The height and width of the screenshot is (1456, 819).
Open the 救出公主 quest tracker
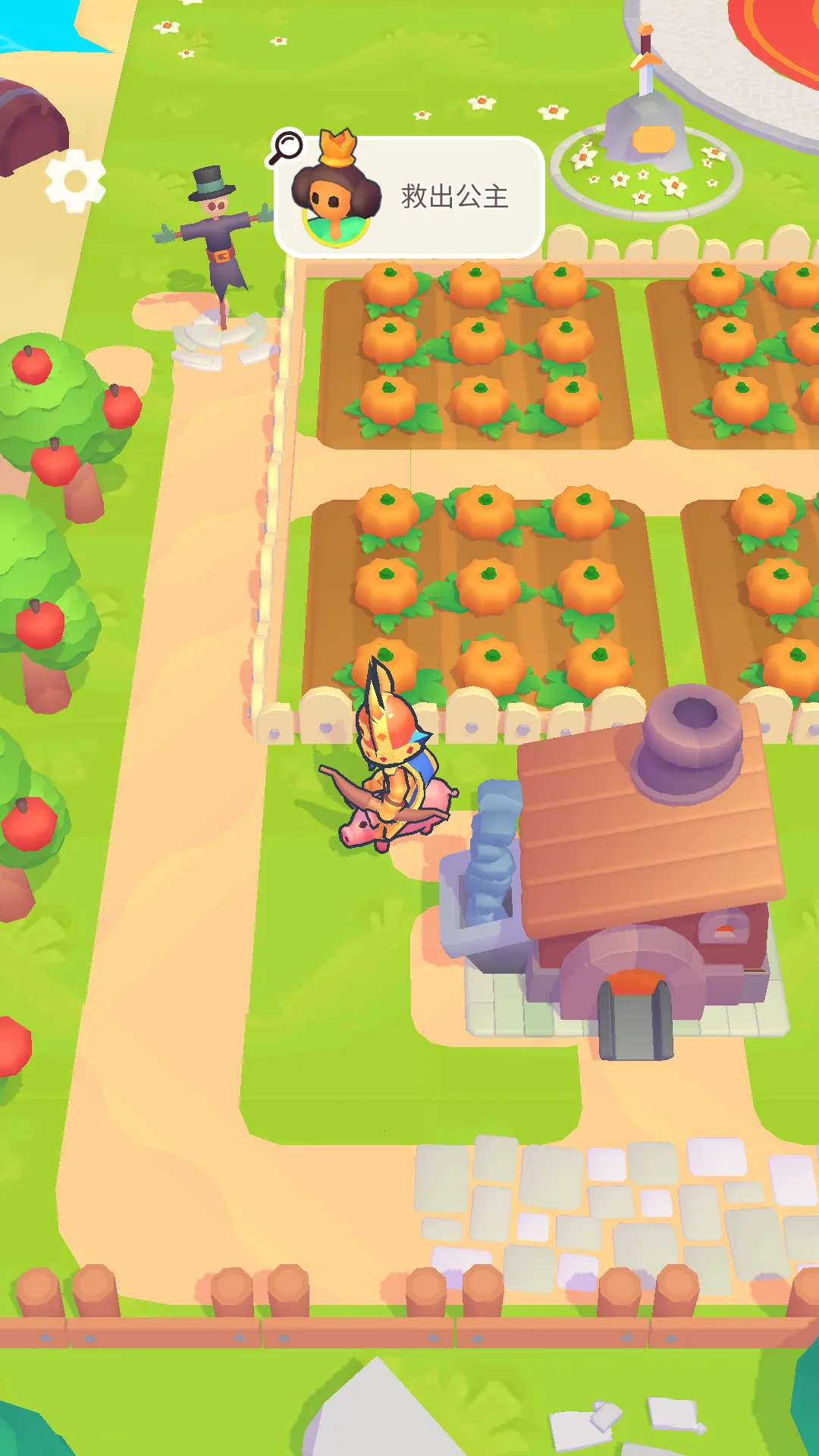(425, 197)
